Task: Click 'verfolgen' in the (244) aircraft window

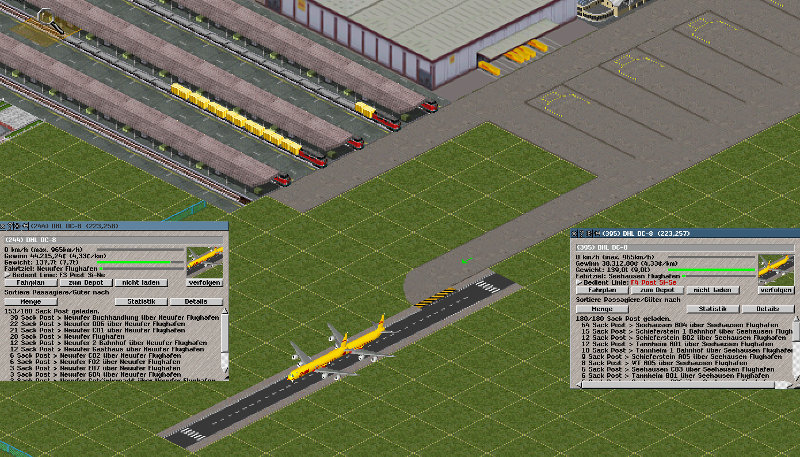Action: [x=204, y=283]
